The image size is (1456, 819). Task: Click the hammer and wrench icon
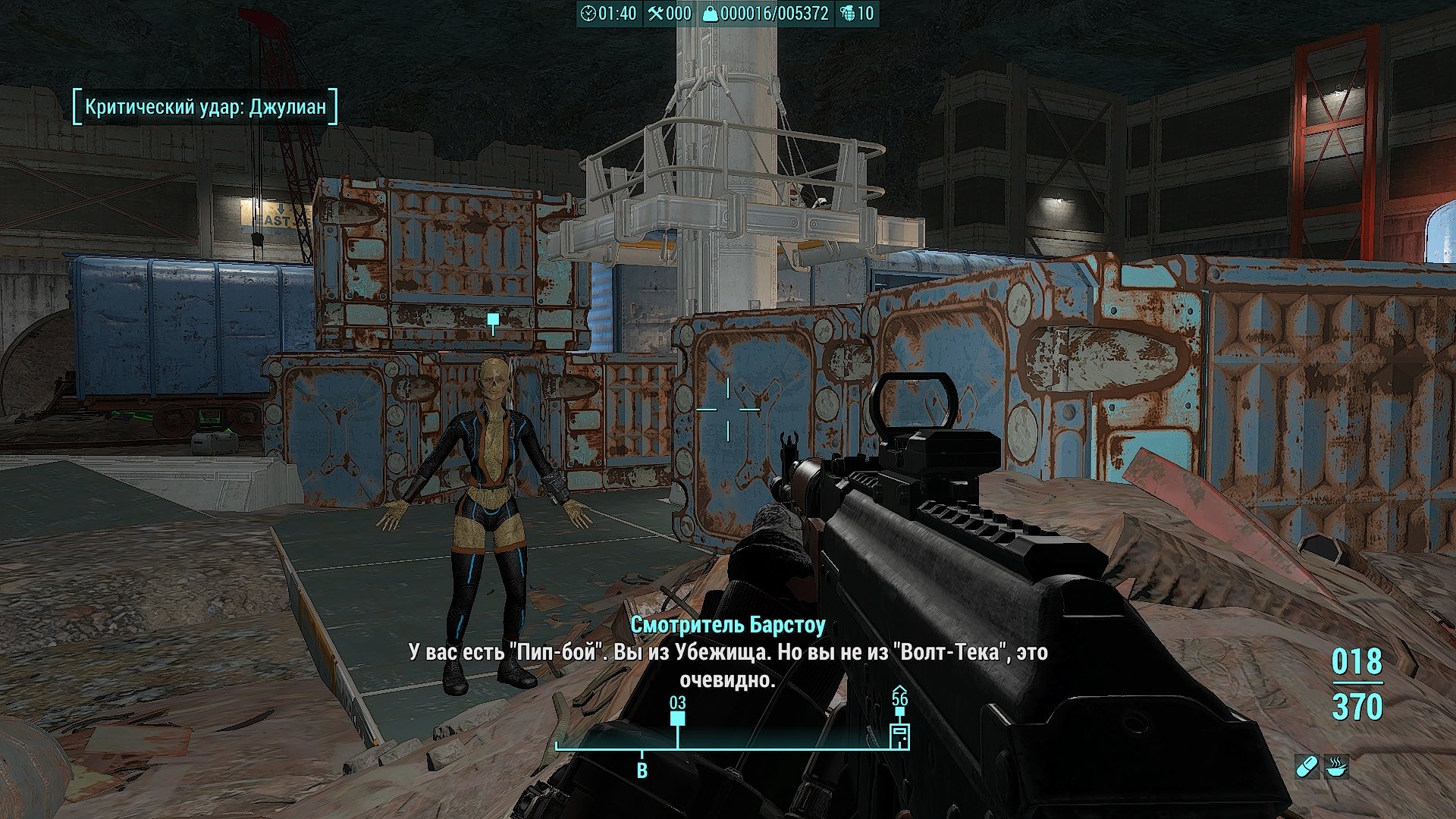point(656,14)
